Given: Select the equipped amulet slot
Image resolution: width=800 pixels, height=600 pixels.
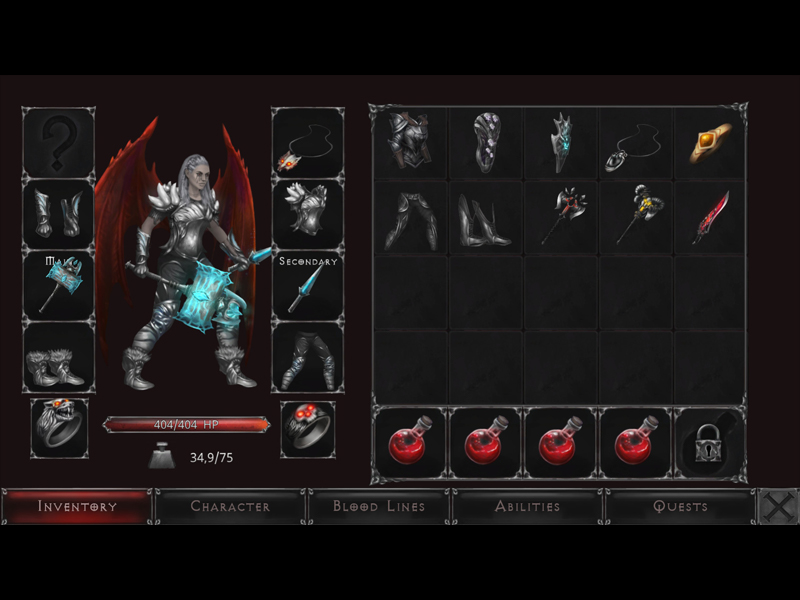Looking at the screenshot, I should point(307,144).
